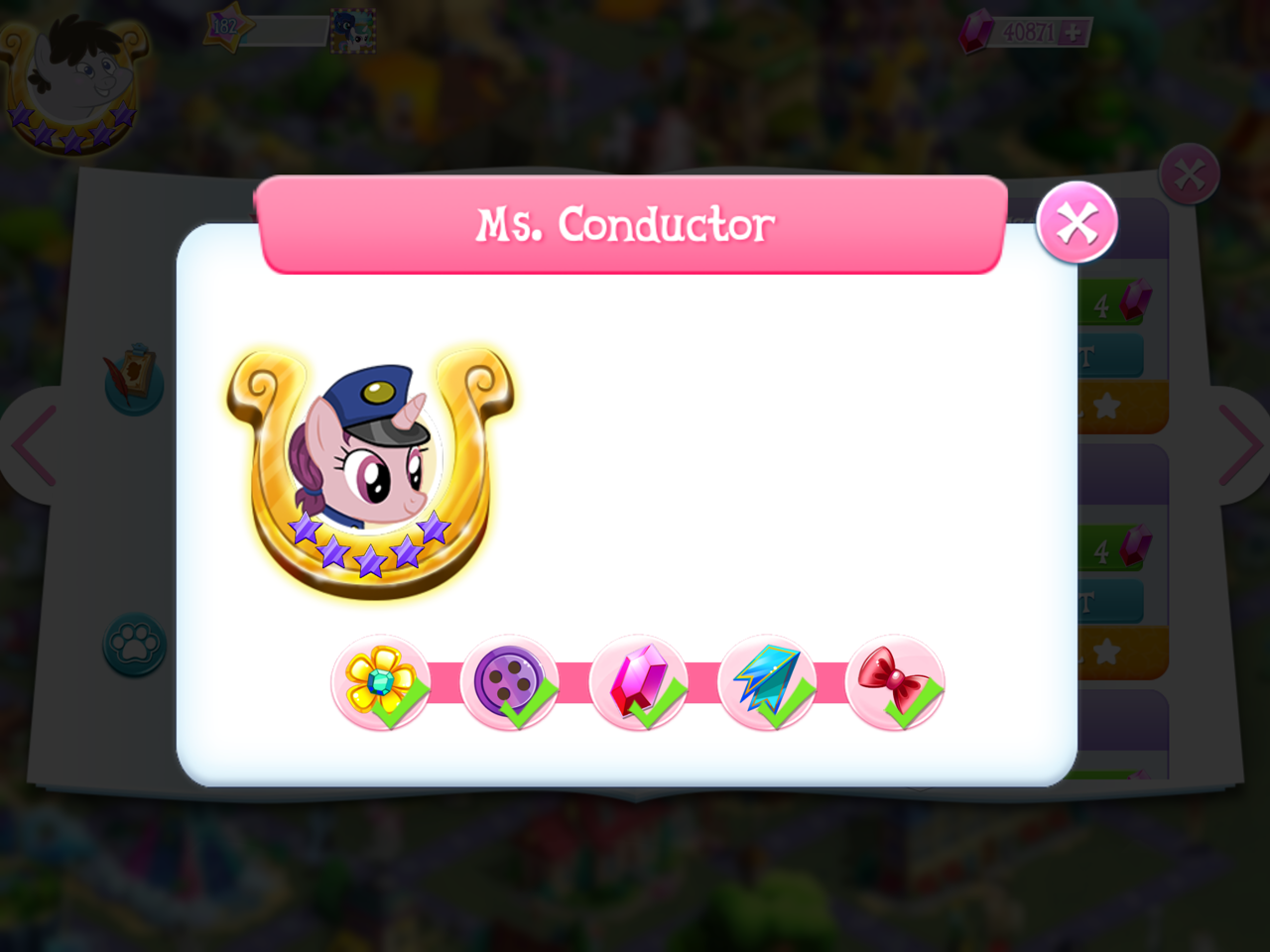Tap the gem currency icon in top bar

(x=977, y=33)
